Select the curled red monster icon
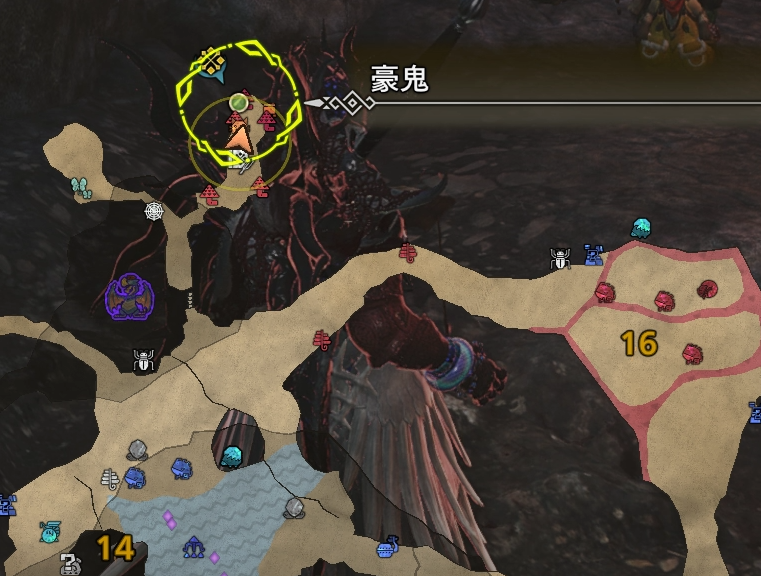761x576 pixels. click(x=708, y=289)
